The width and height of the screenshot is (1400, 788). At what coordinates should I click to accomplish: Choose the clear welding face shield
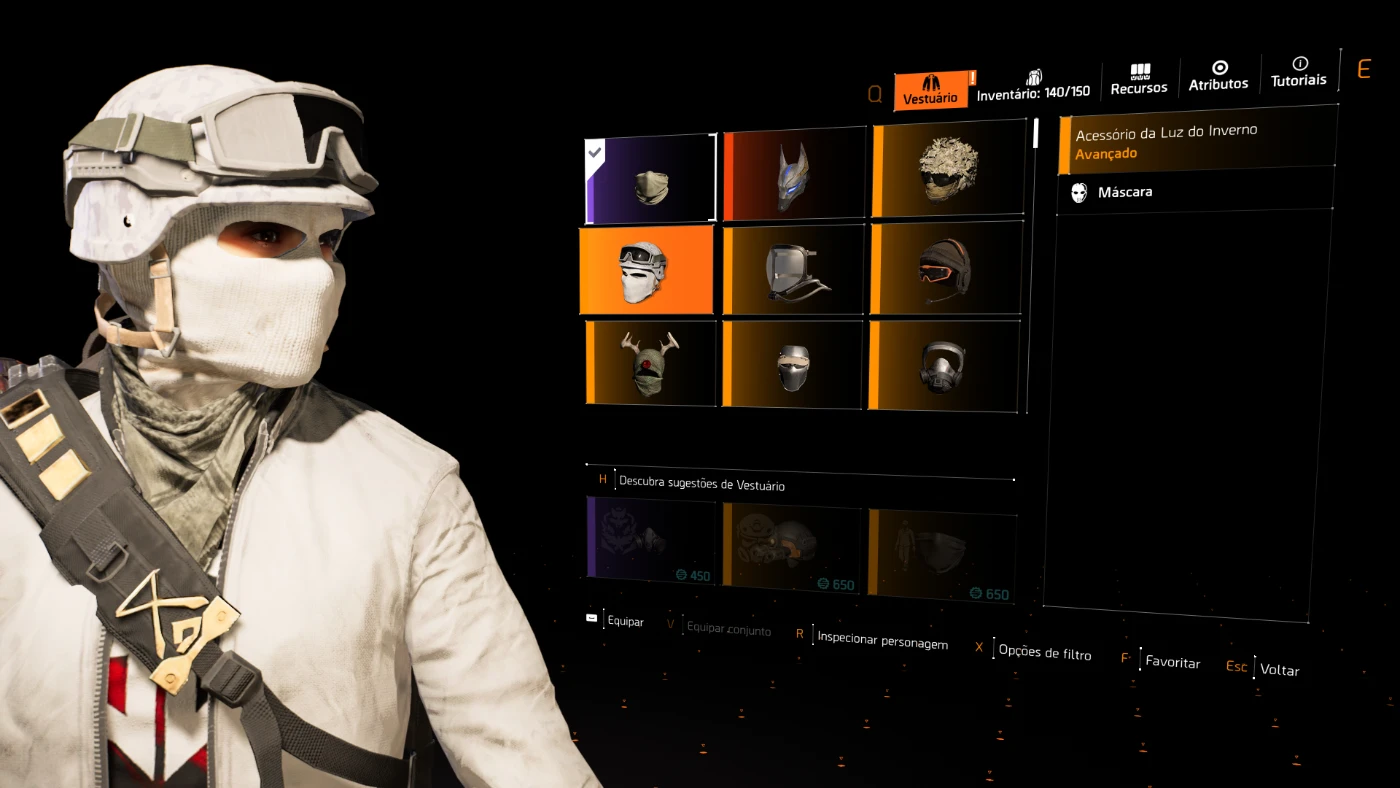click(x=792, y=270)
